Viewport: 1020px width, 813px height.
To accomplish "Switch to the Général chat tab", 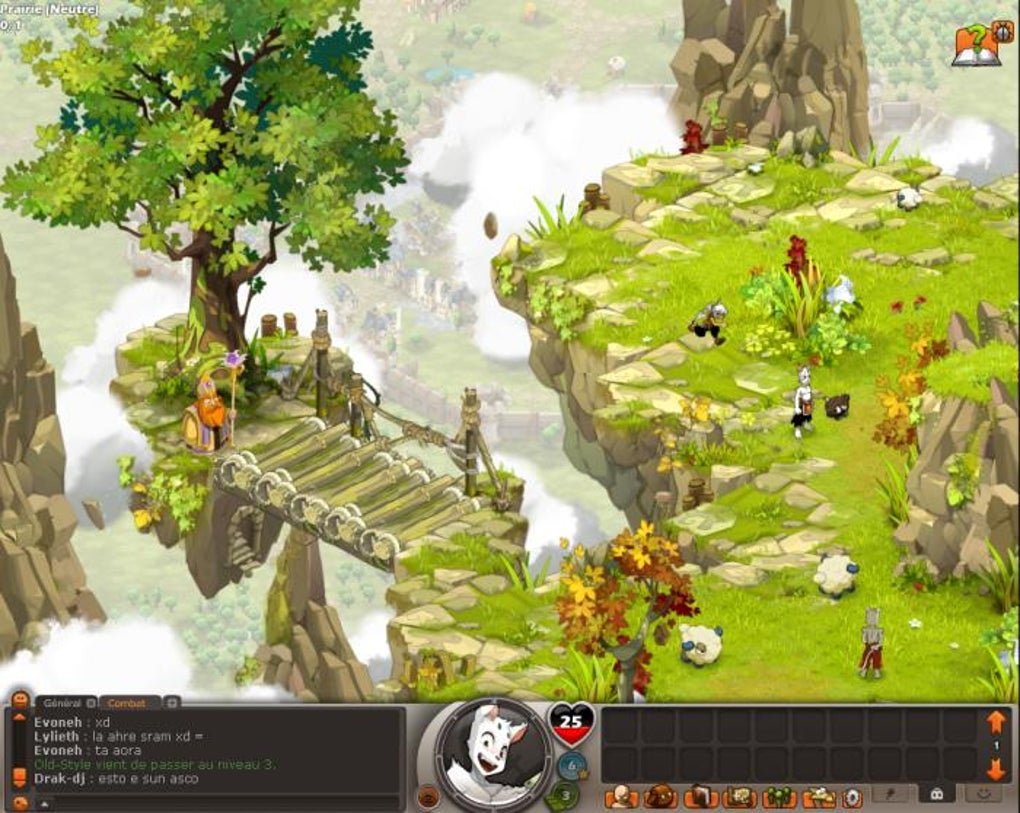I will tap(63, 703).
